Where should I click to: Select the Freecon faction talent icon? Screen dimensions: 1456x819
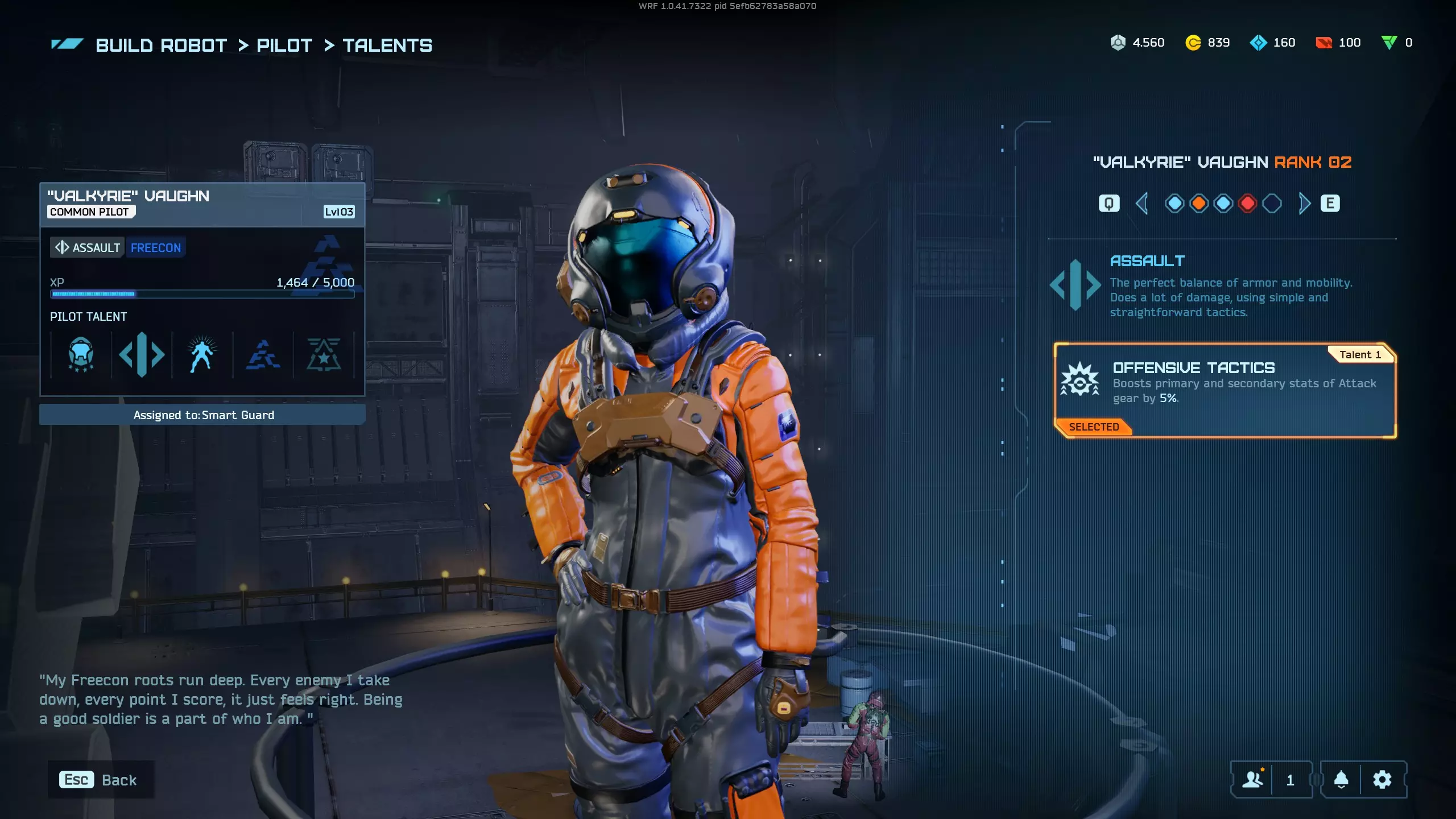point(263,355)
